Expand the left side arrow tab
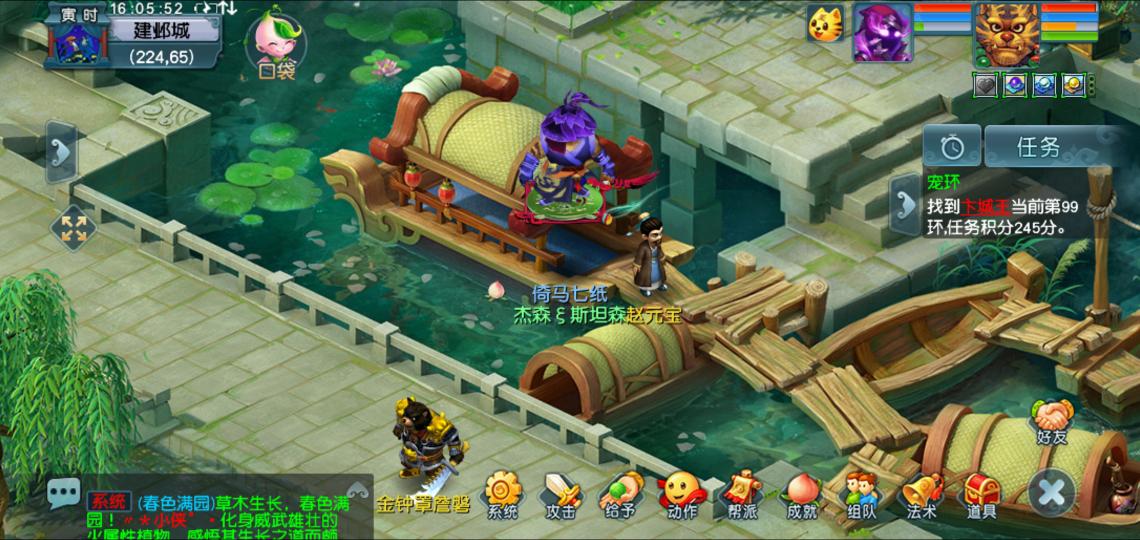Viewport: 1140px width, 540px height. [x=61, y=152]
